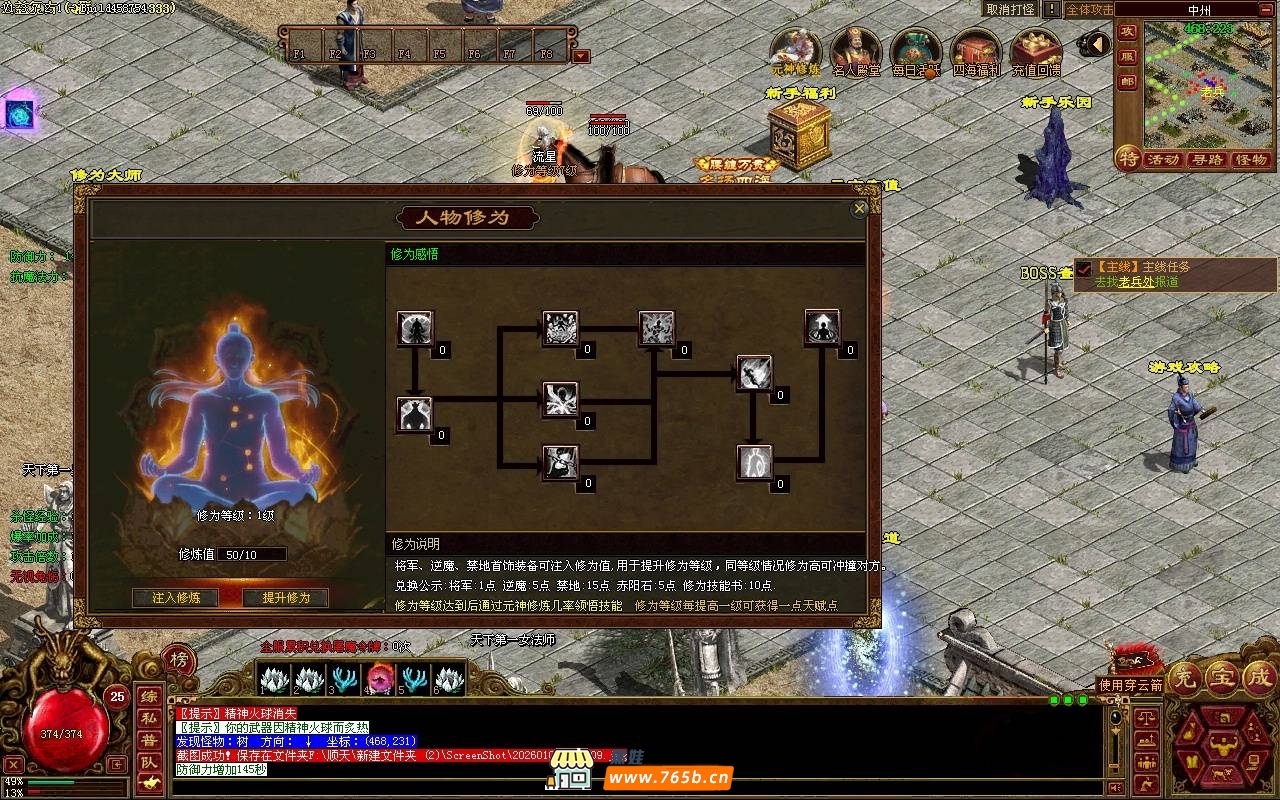Image resolution: width=1280 pixels, height=800 pixels.
Task: Click the 使用穿云箭 button
Action: click(1131, 685)
